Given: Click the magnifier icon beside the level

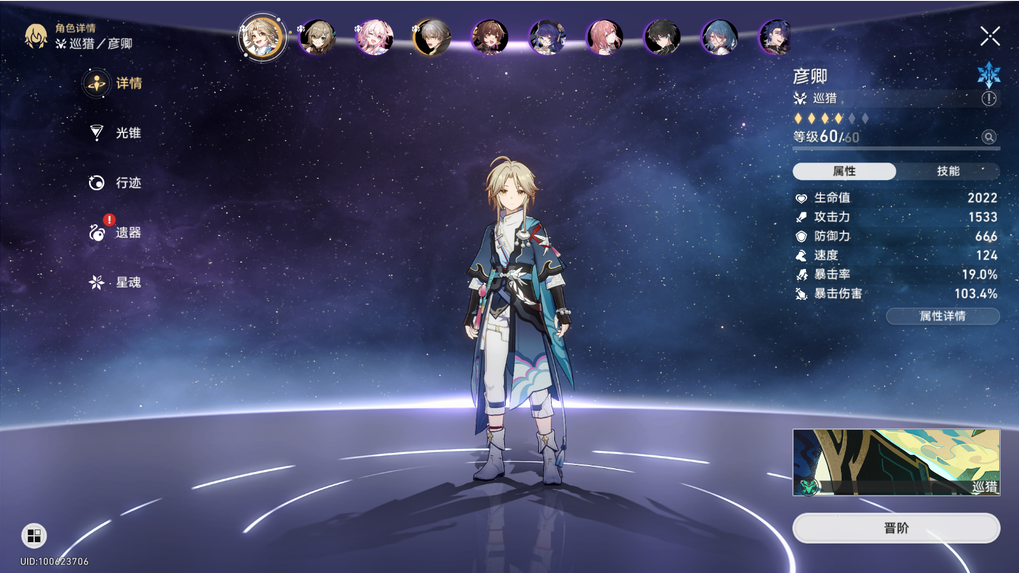Looking at the screenshot, I should click(x=989, y=137).
